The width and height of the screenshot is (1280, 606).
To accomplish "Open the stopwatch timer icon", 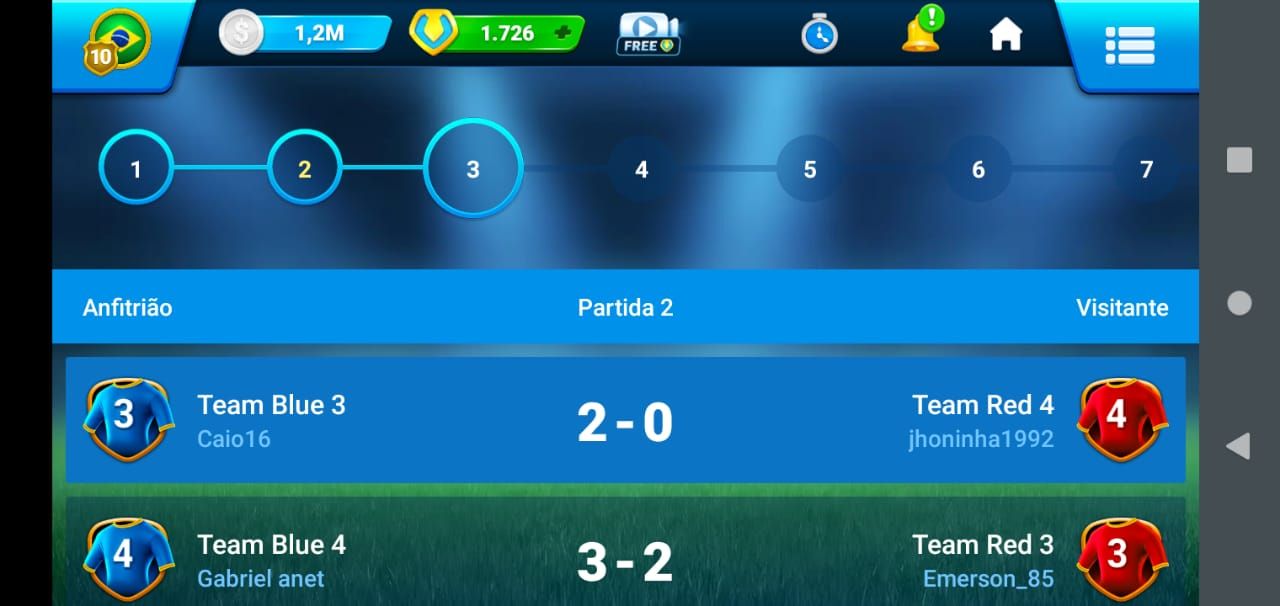I will pos(819,35).
